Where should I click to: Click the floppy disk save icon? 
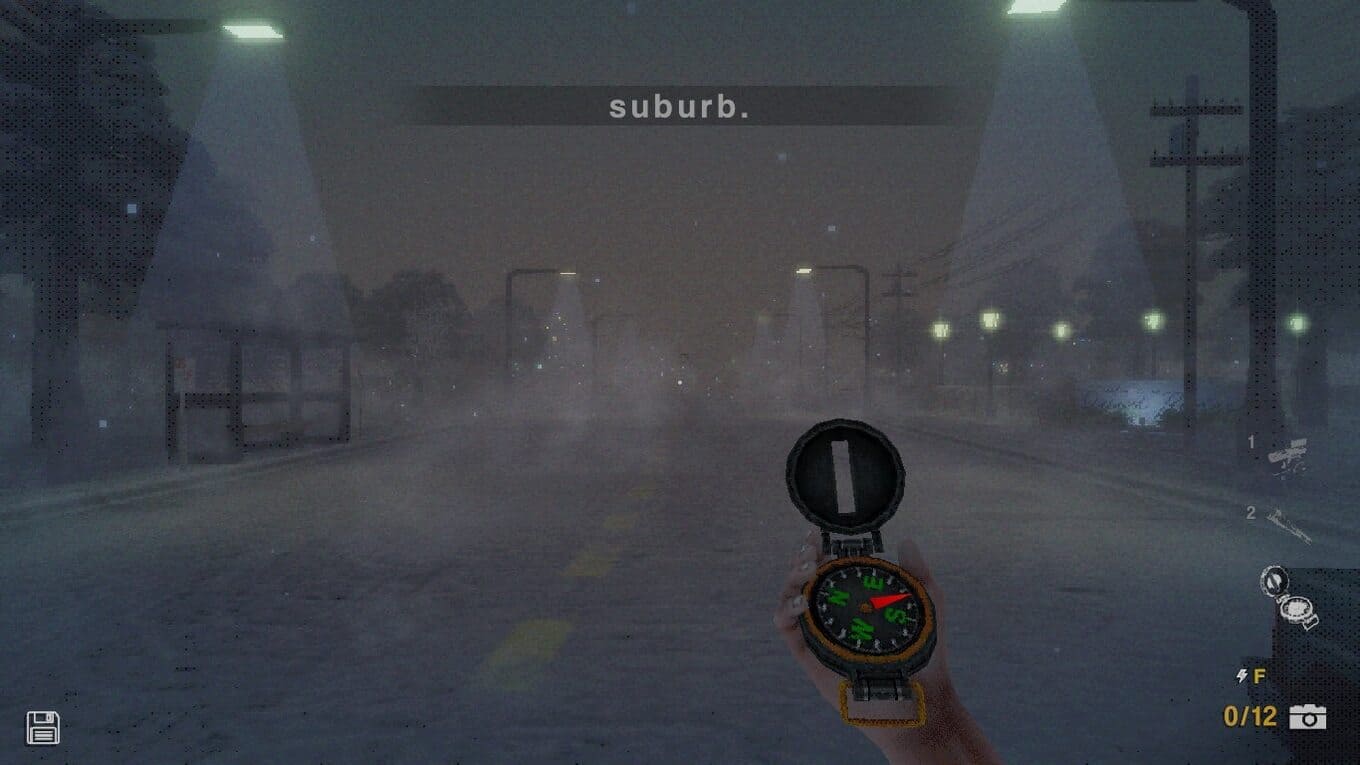coord(42,727)
